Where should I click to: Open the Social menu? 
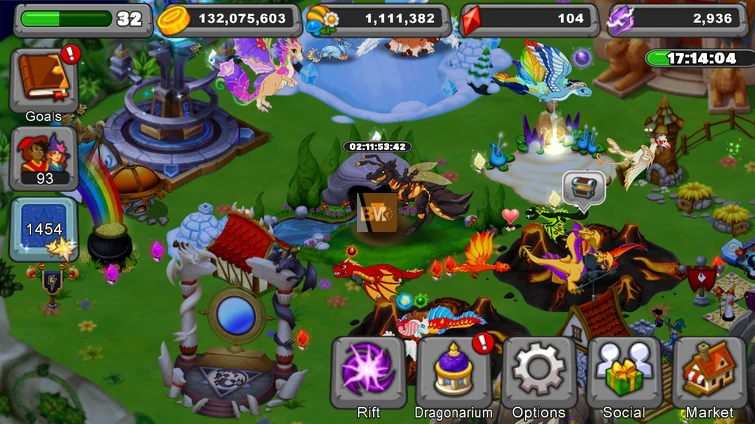coord(623,374)
